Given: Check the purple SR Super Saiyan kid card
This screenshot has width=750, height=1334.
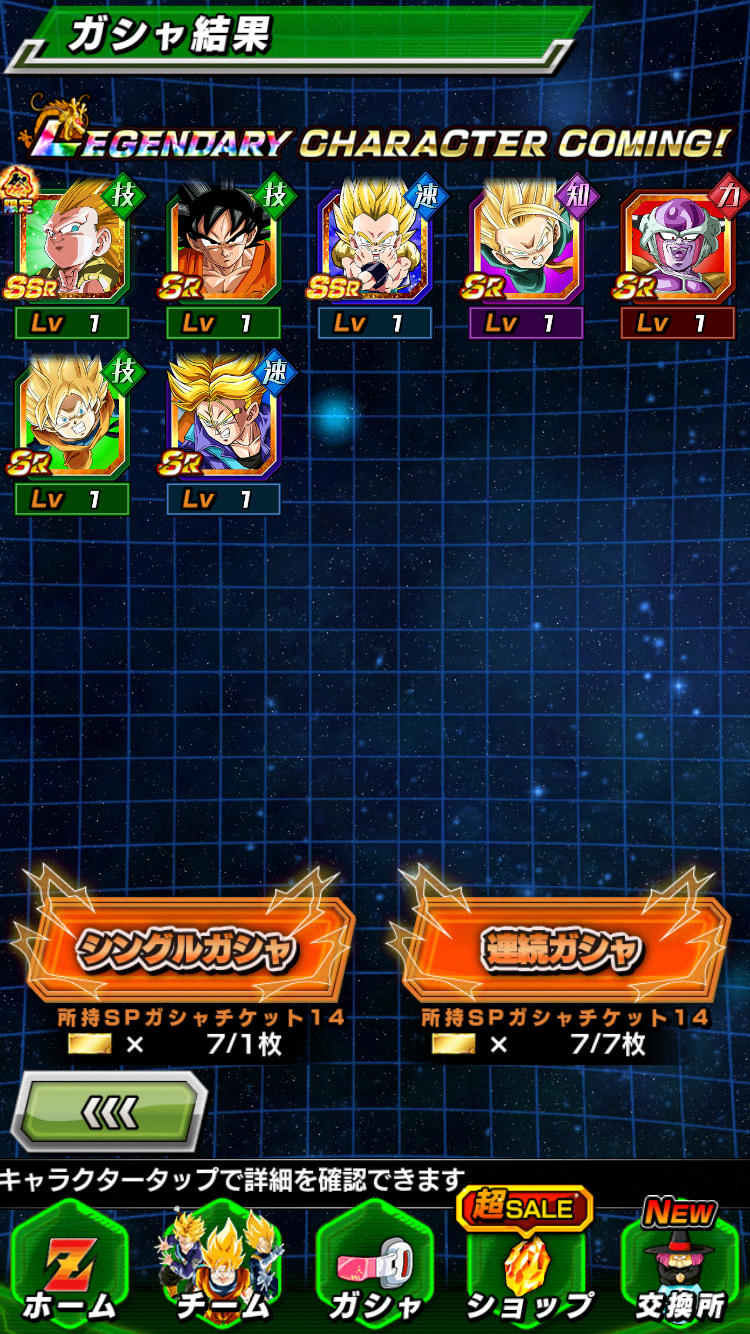Looking at the screenshot, I should [526, 246].
